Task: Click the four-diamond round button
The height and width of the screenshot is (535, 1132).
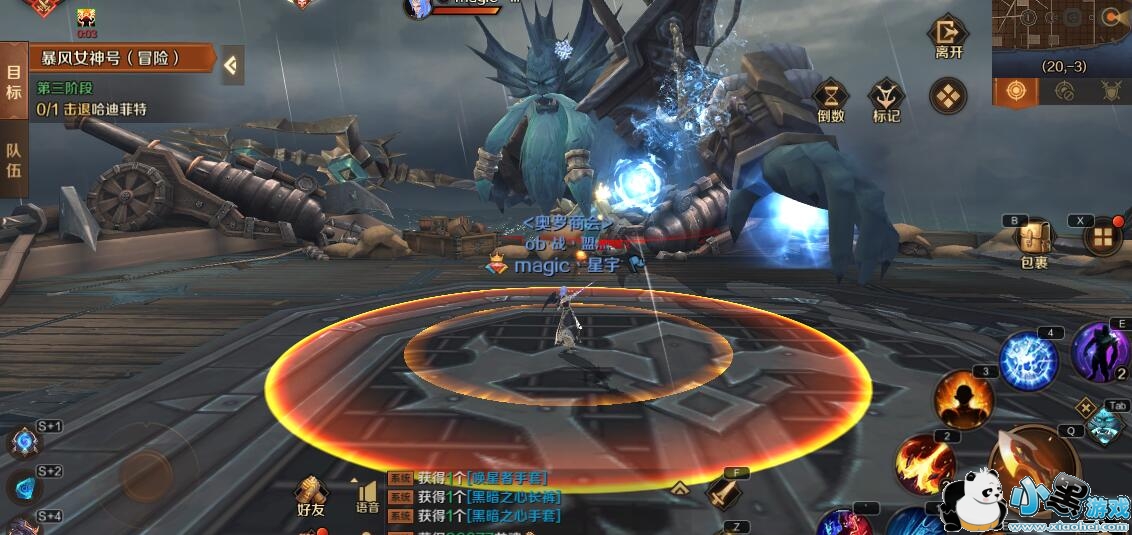Action: pos(947,96)
